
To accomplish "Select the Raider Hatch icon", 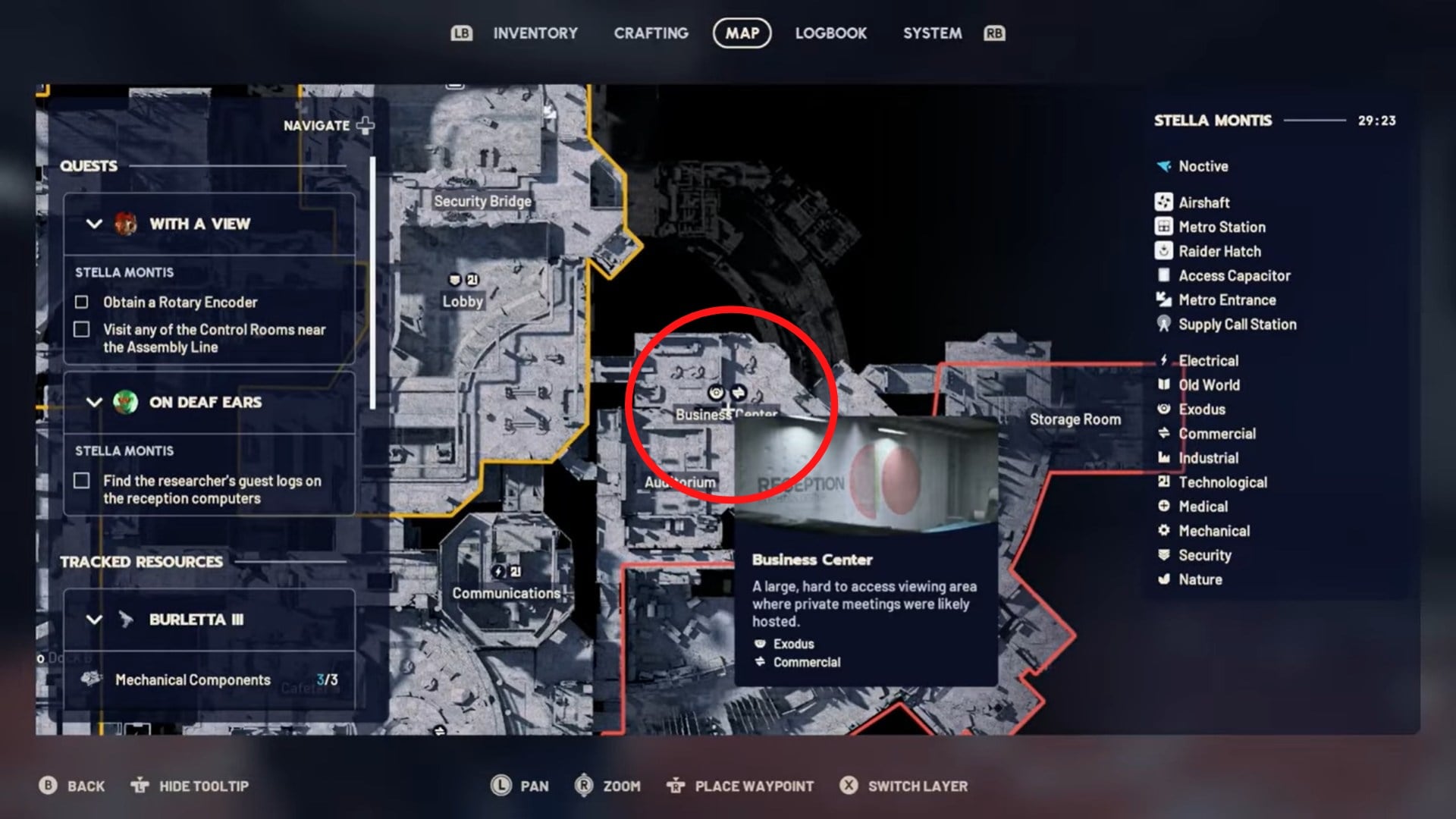I will pos(1163,251).
